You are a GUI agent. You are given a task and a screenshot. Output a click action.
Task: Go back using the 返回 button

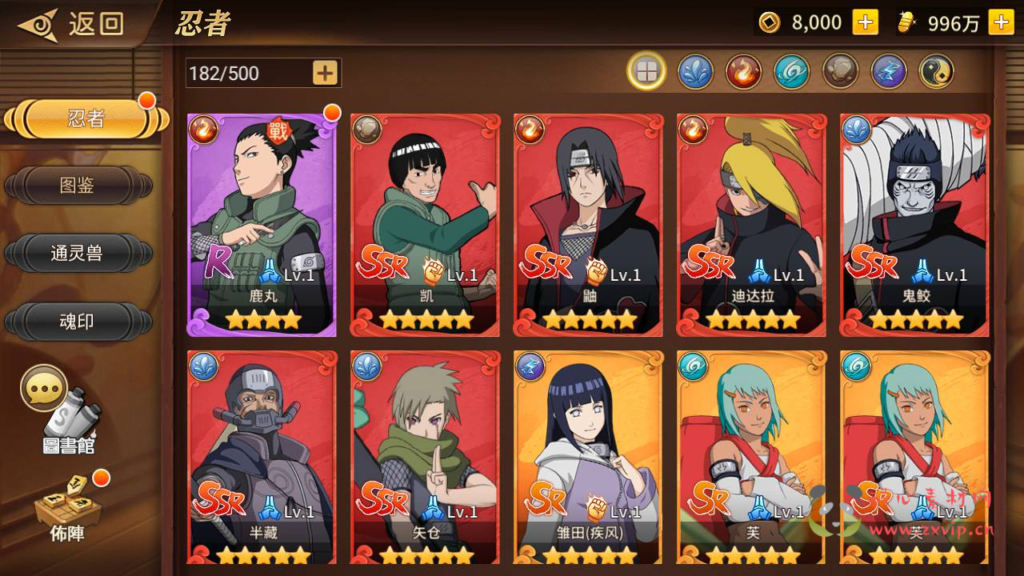tap(72, 23)
